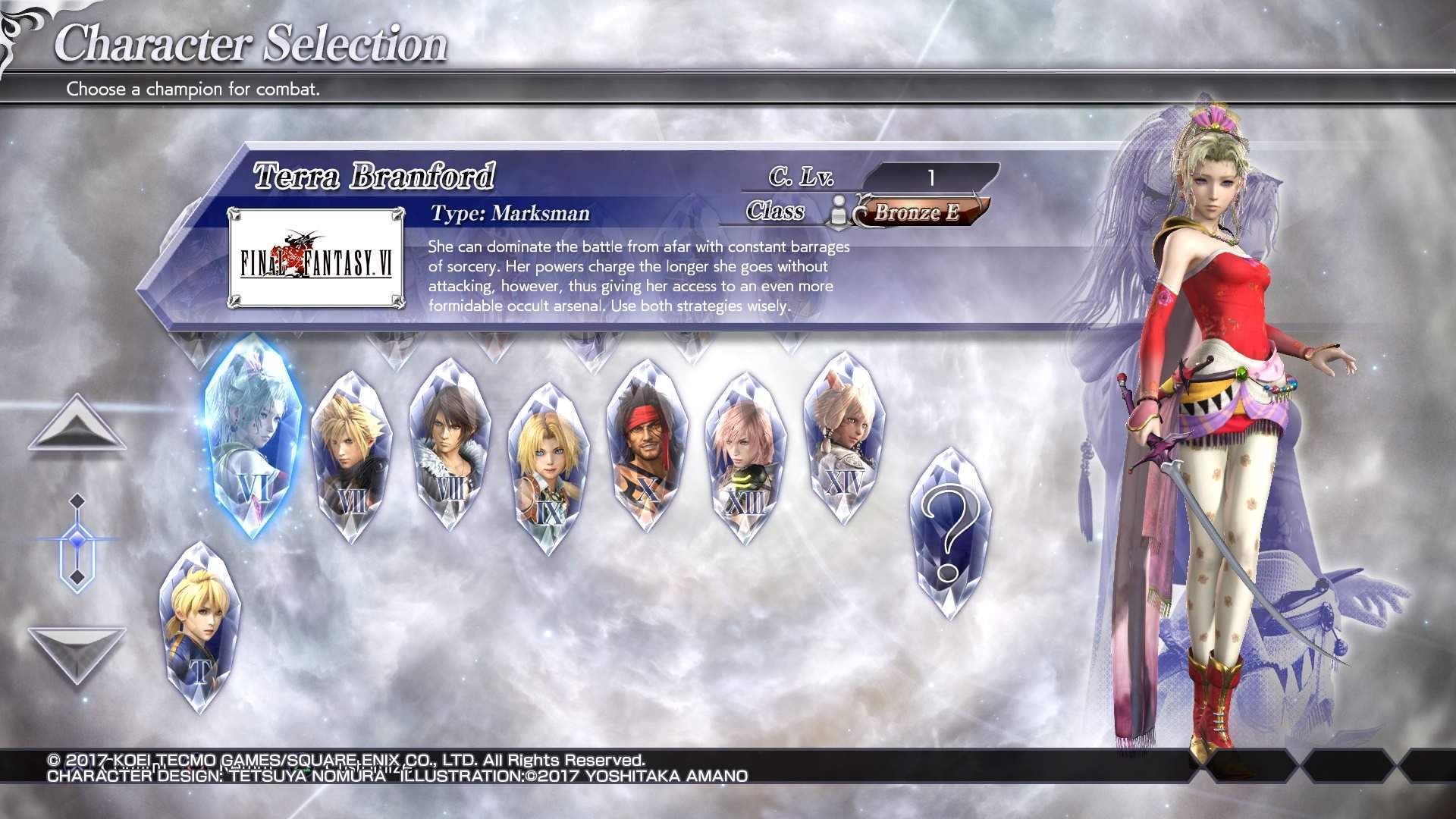Click the up arrow to scroll characters
Viewport: 1456px width, 819px height.
77,425
